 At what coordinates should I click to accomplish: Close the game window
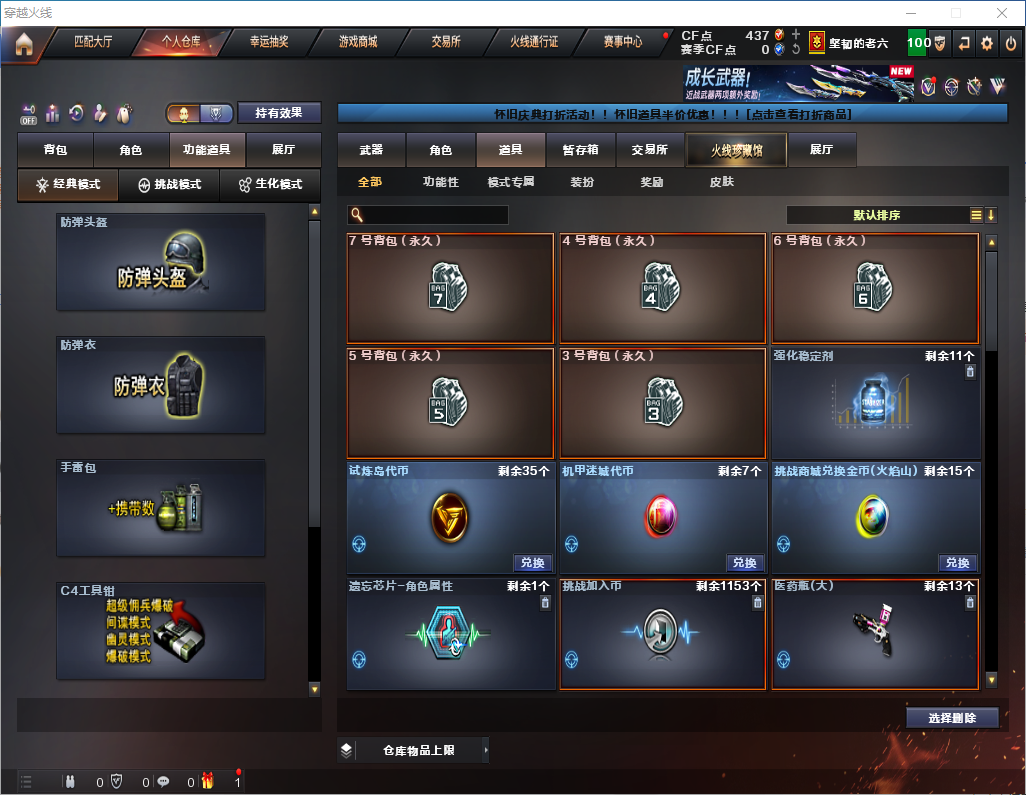[1002, 13]
